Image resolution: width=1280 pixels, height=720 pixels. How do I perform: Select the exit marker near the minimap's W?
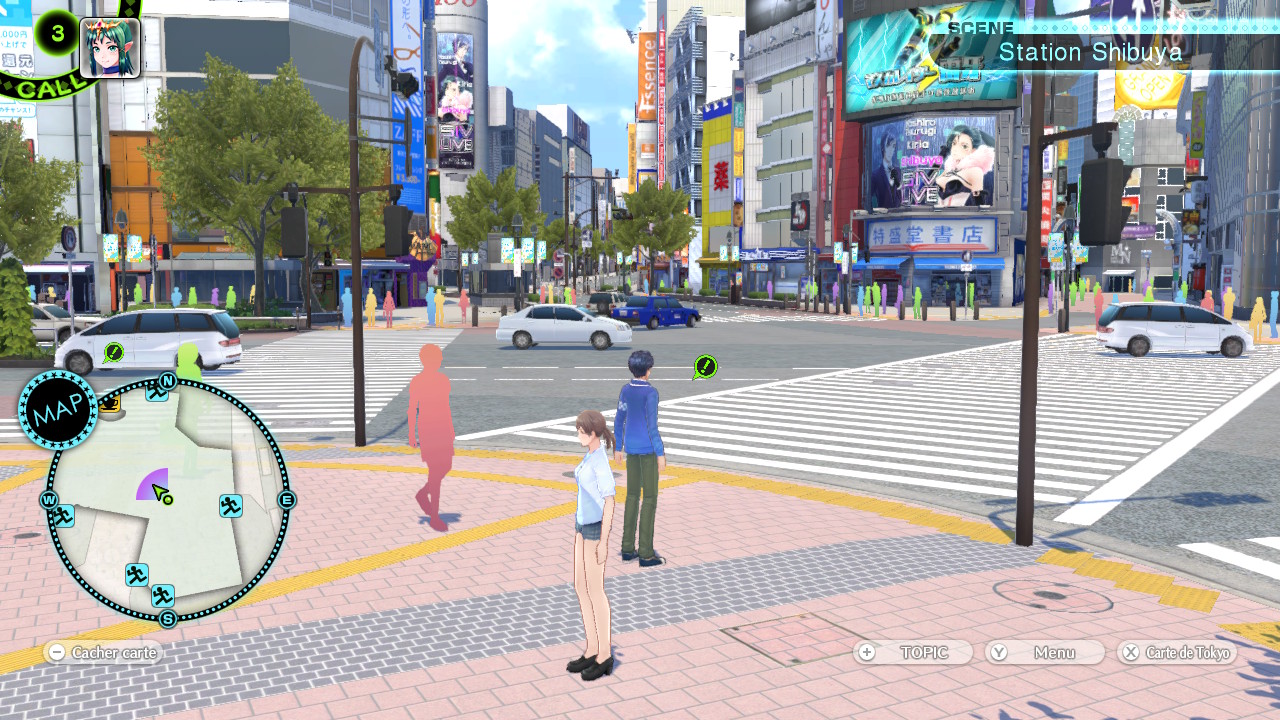tap(62, 516)
